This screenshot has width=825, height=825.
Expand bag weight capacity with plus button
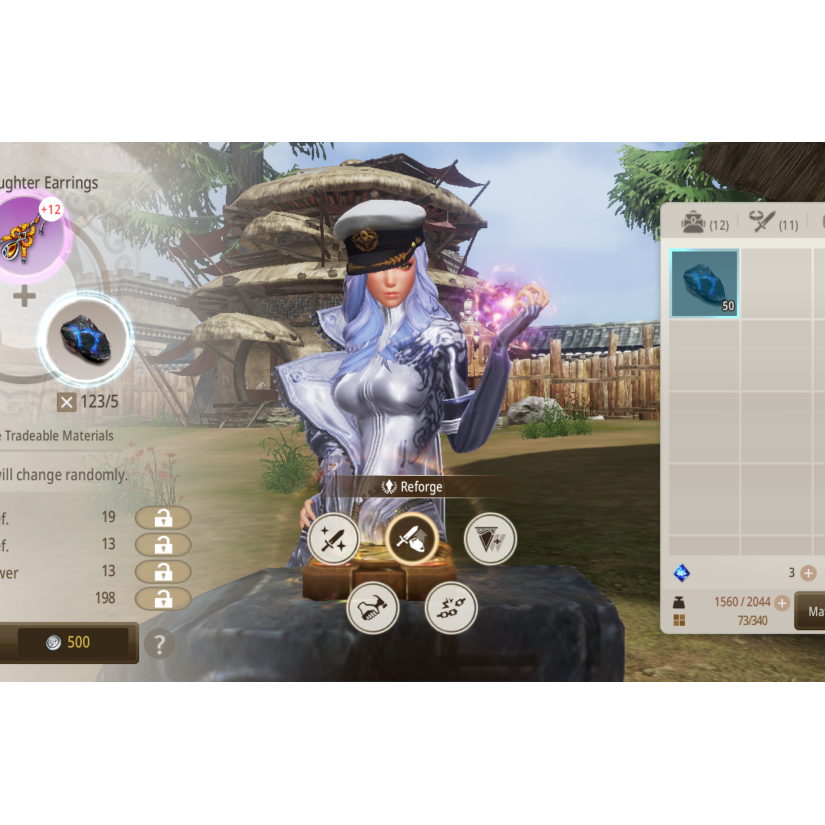782,603
